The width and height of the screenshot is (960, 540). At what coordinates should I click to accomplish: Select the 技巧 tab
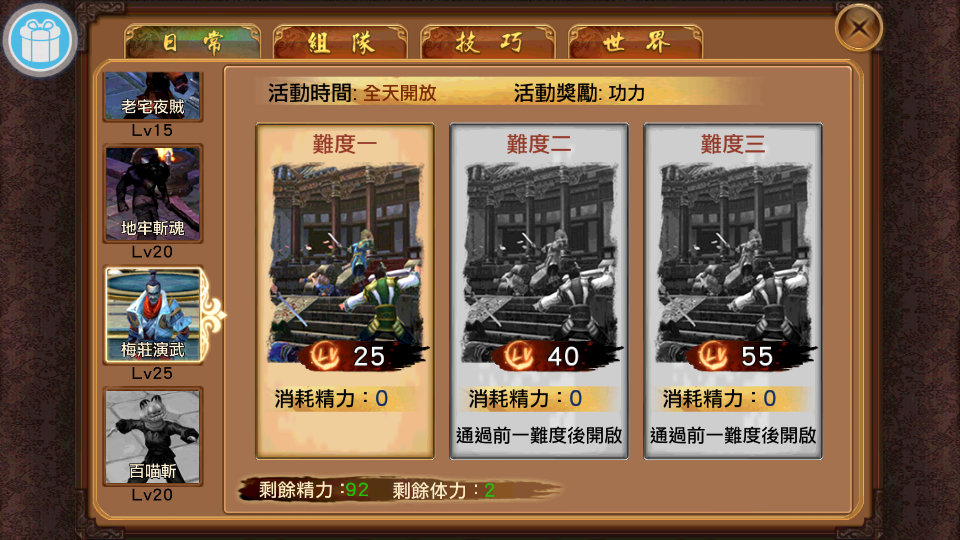(488, 43)
